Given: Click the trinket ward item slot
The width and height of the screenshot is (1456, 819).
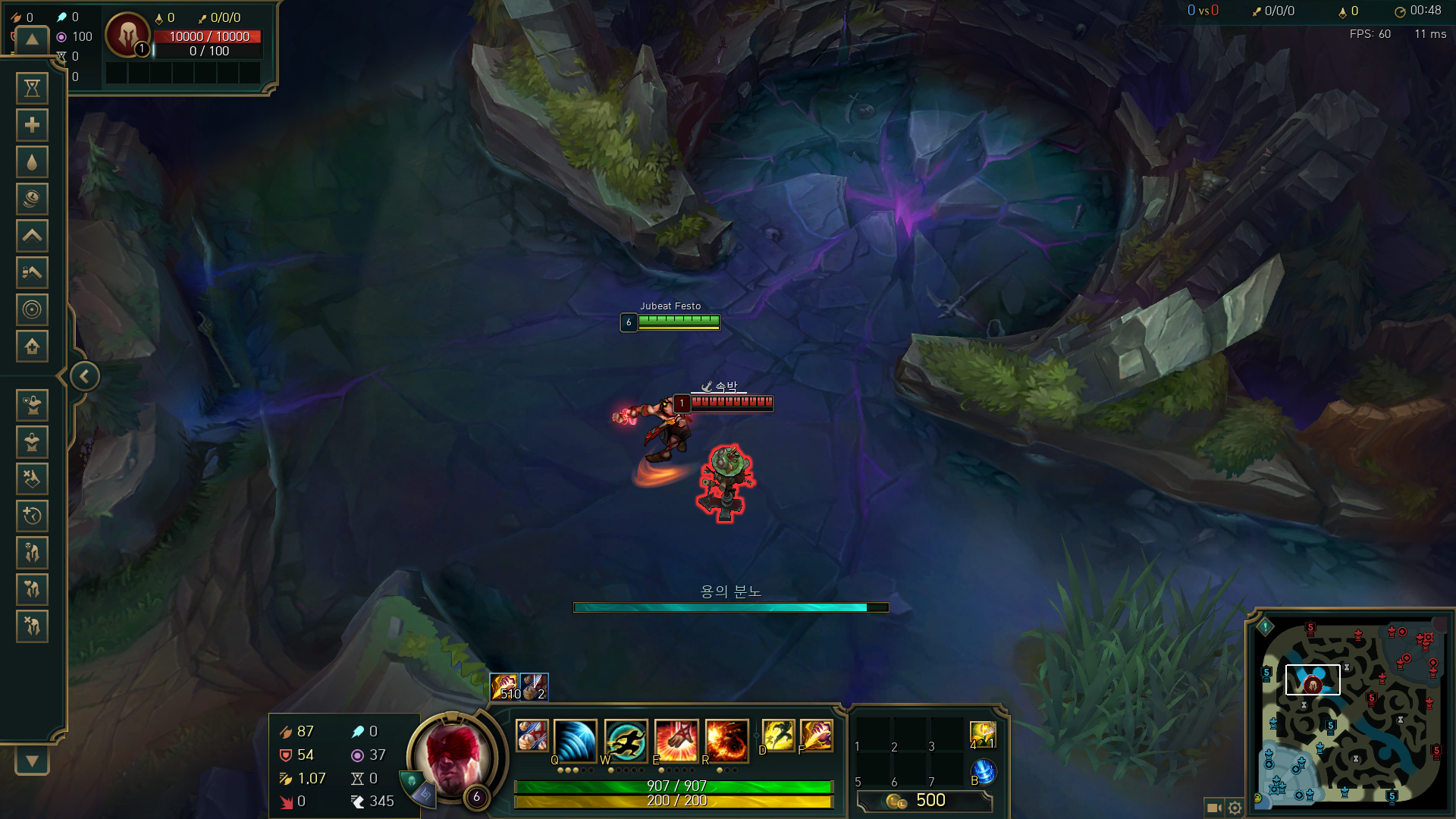Looking at the screenshot, I should coord(982,735).
